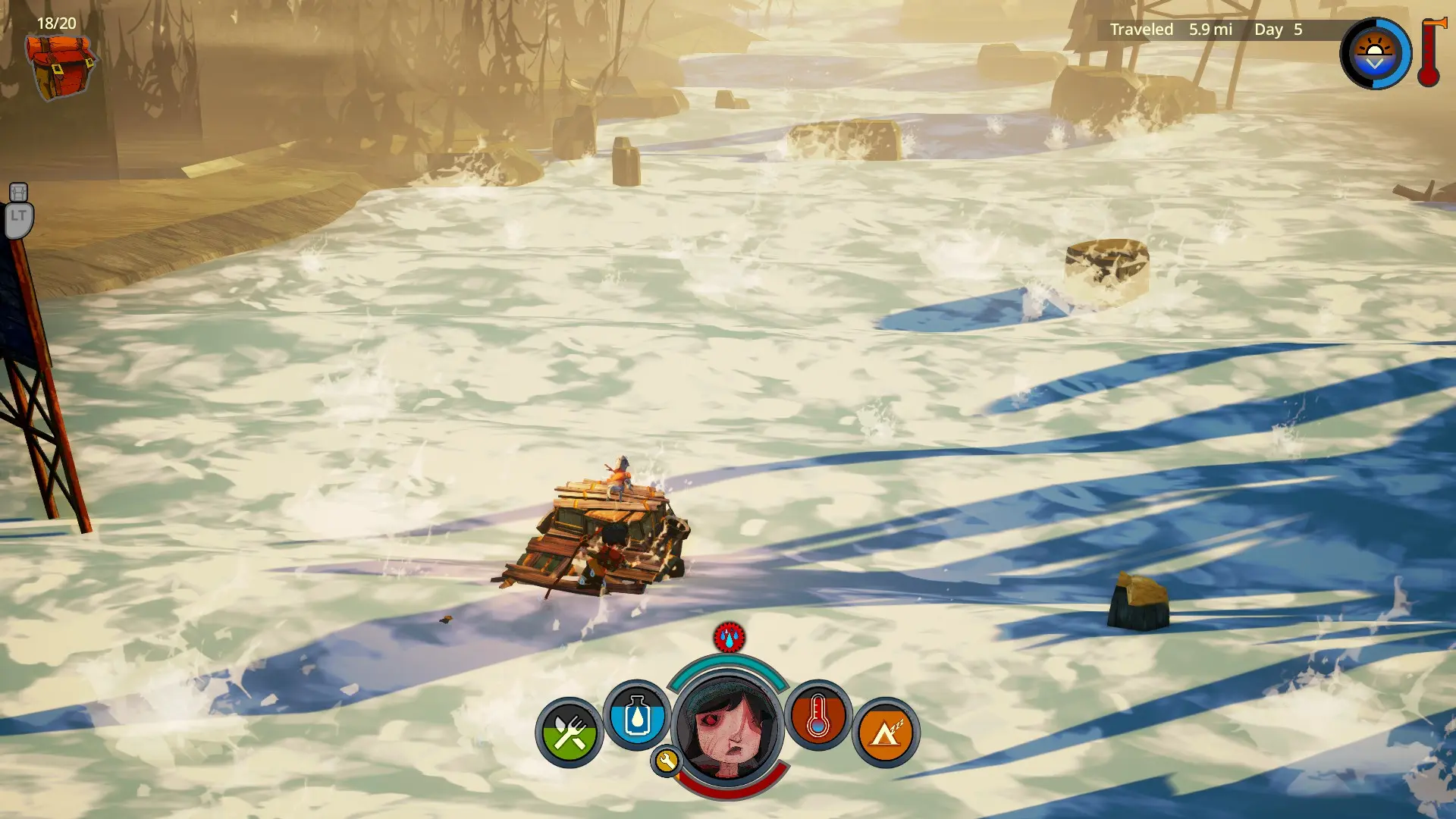Open the red backpack inventory
Viewport: 1456px width, 819px height.
61,67
